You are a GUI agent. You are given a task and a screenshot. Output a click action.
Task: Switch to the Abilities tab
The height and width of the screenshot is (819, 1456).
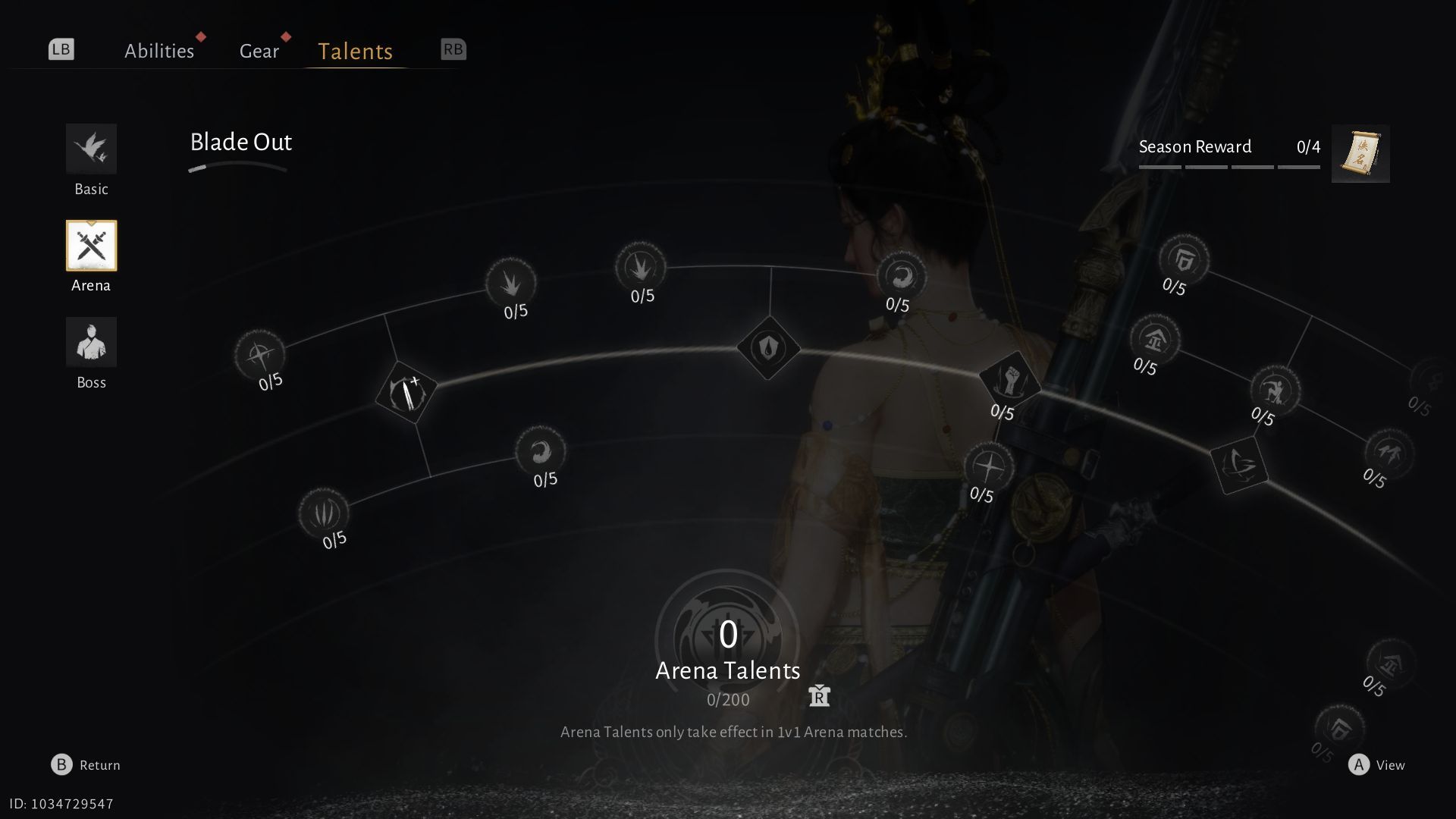[159, 51]
